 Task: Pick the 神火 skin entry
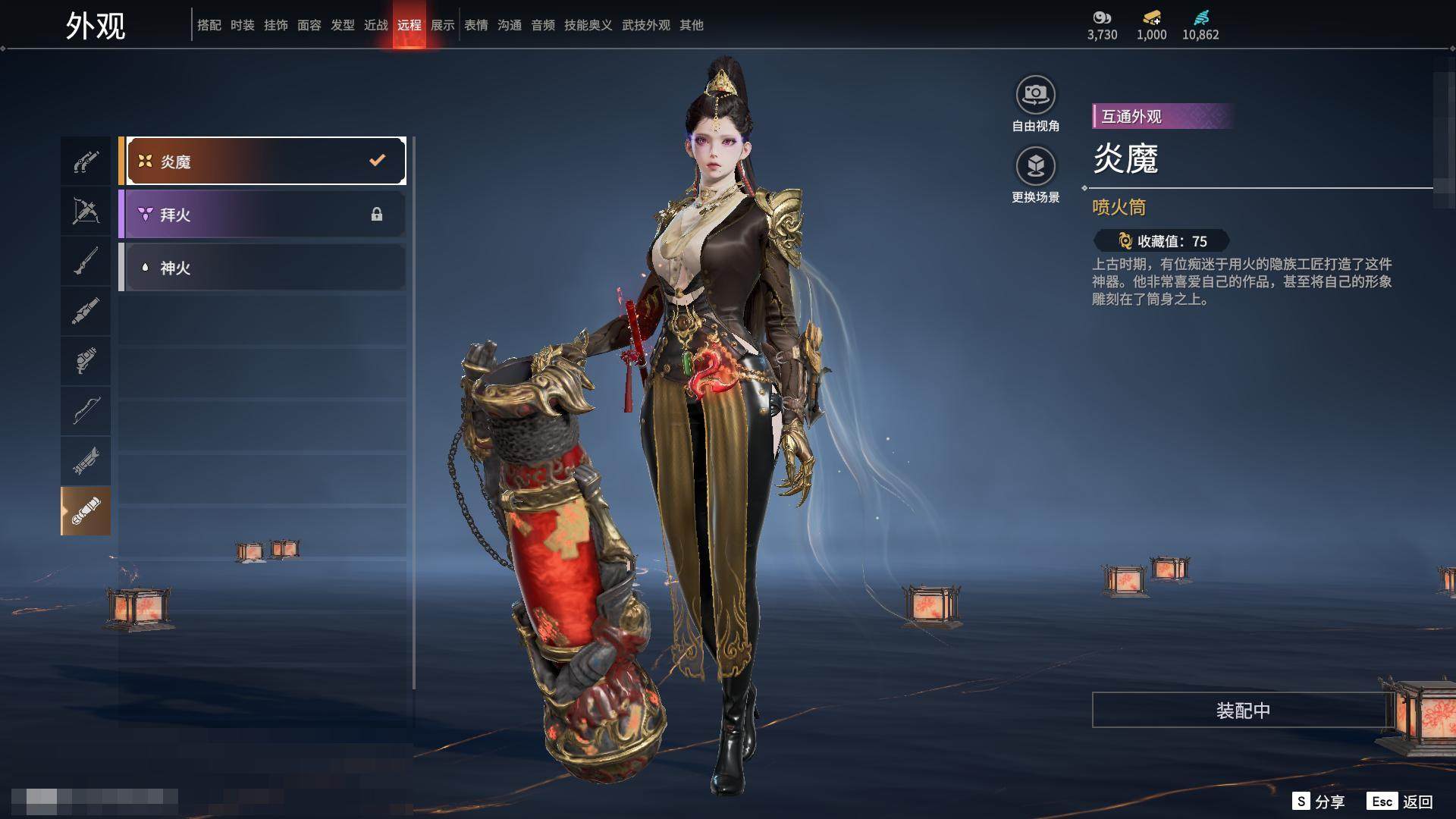point(262,268)
